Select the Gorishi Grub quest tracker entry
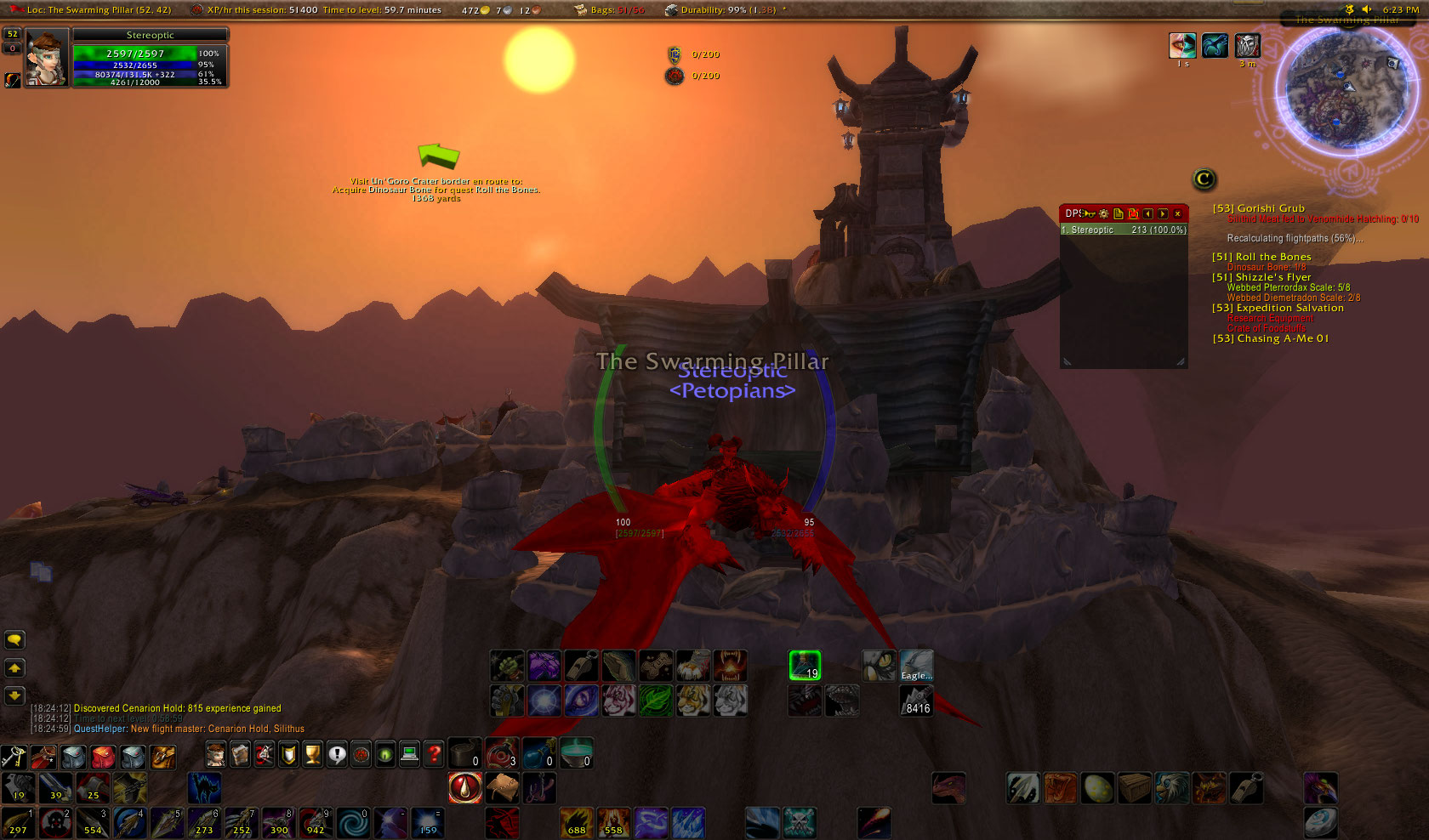 pyautogui.click(x=1259, y=208)
